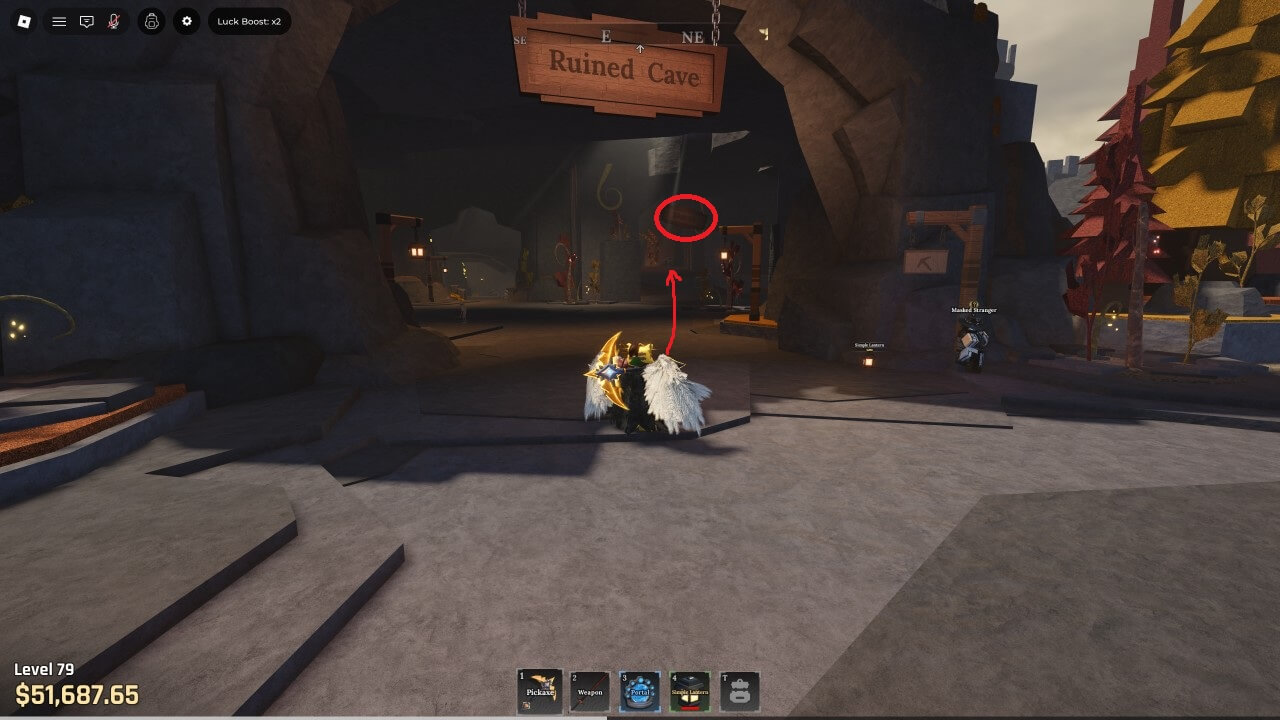The width and height of the screenshot is (1280, 720).
Task: Toggle the chat window icon
Action: point(87,21)
